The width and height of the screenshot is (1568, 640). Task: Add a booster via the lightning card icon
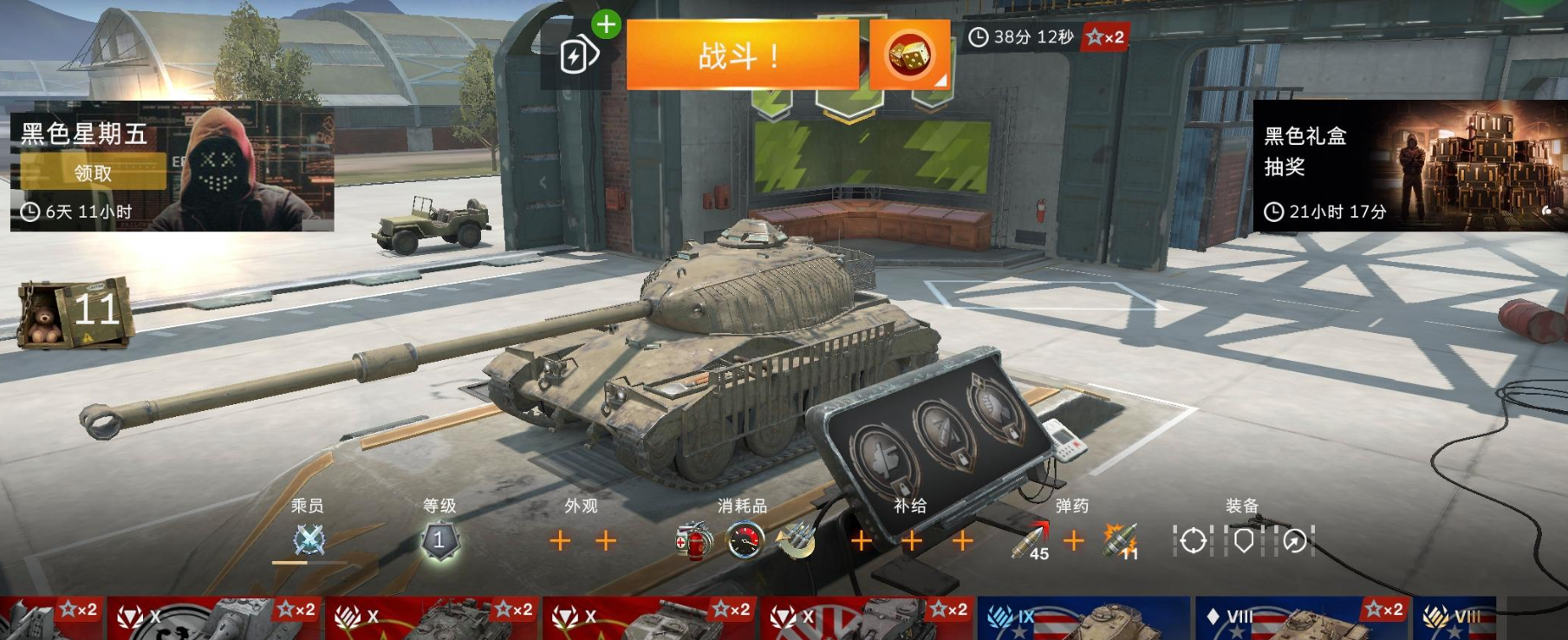tap(578, 56)
